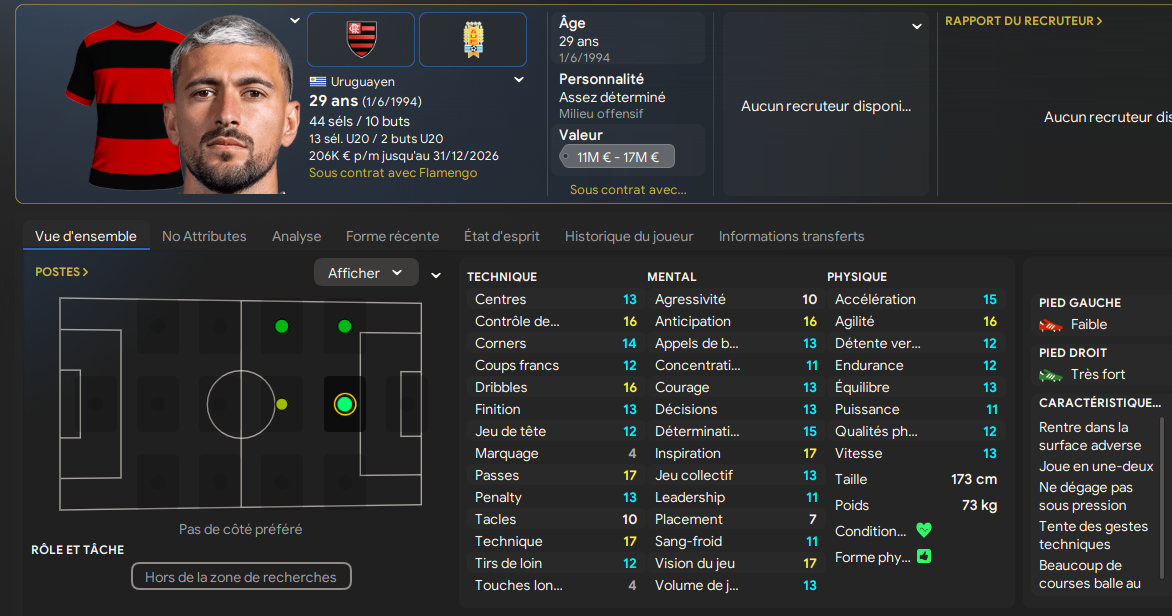Open the Rapport du recruteur link
Image resolution: width=1172 pixels, height=616 pixels.
tap(1024, 21)
